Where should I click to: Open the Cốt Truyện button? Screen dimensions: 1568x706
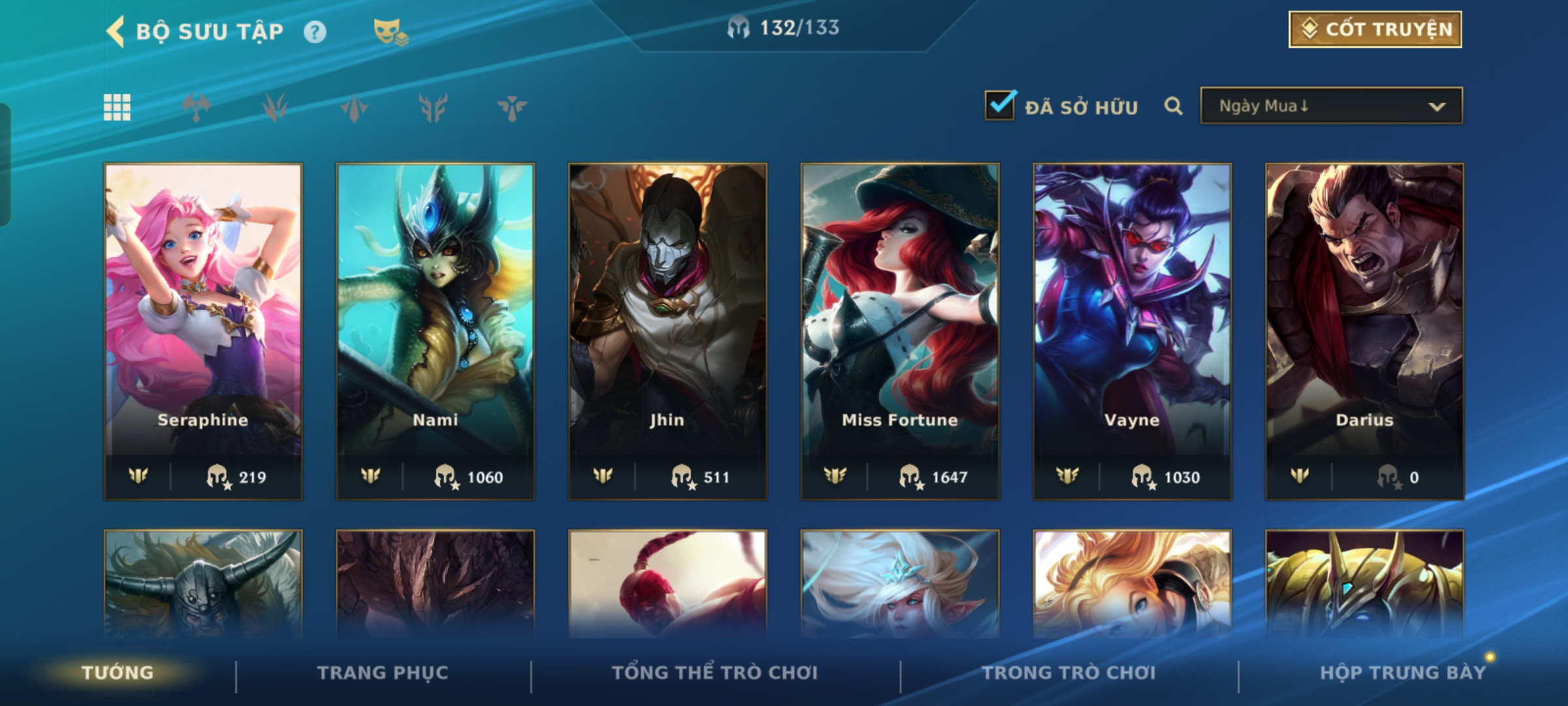[1375, 29]
